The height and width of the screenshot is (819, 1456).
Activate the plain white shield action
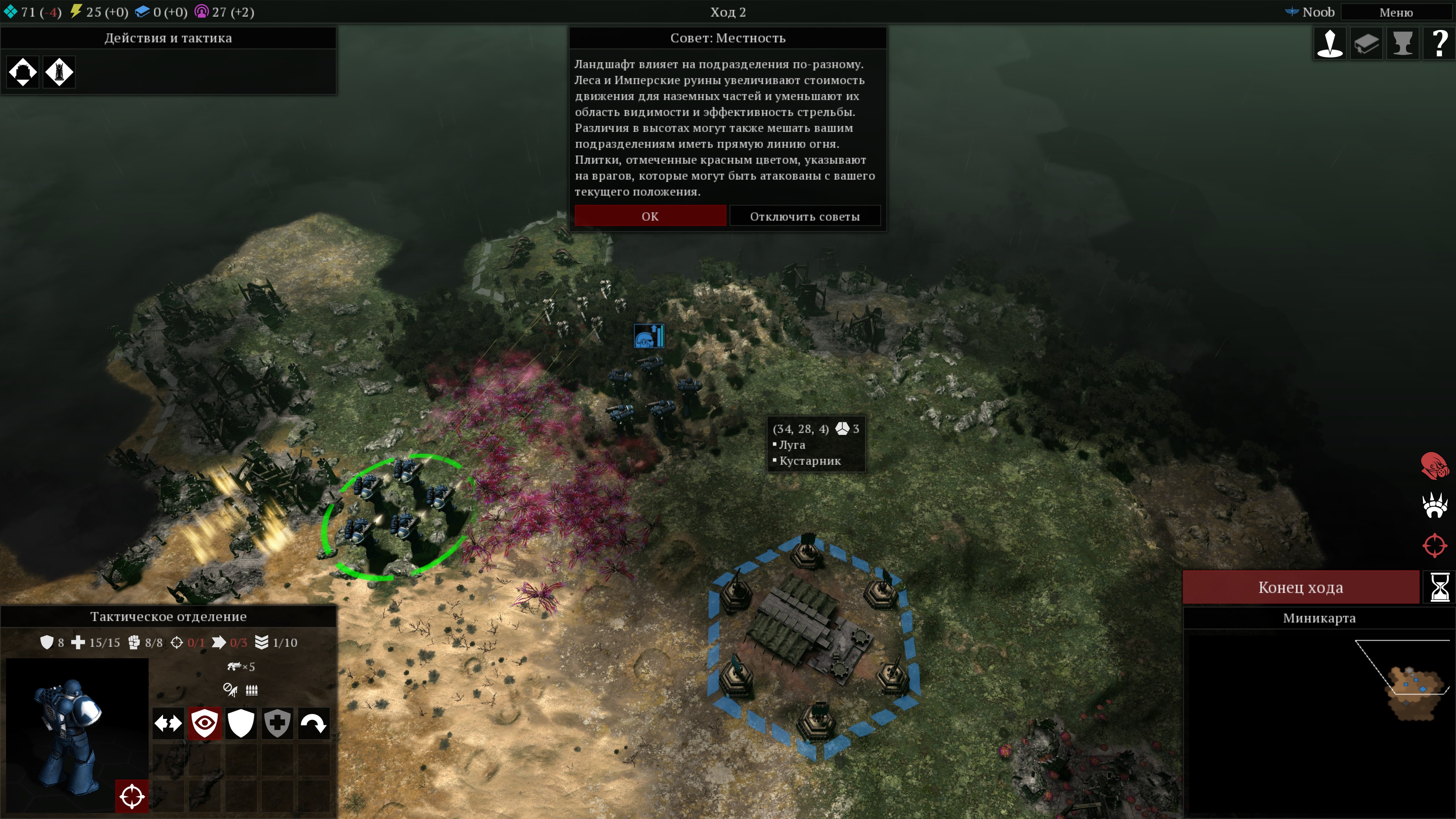pos(240,723)
